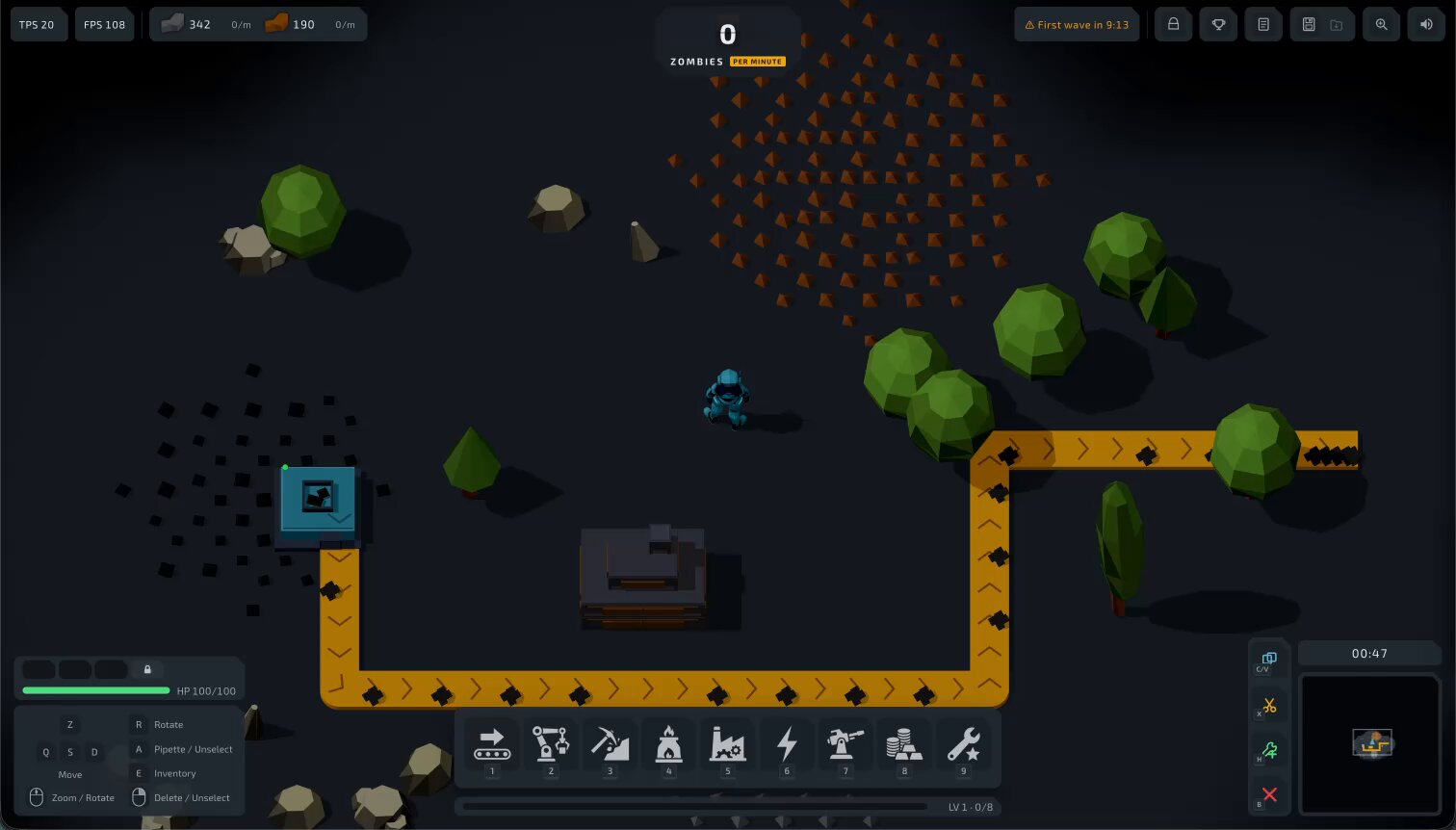The height and width of the screenshot is (830, 1456).
Task: Choose the robotic arm build category
Action: [551, 744]
